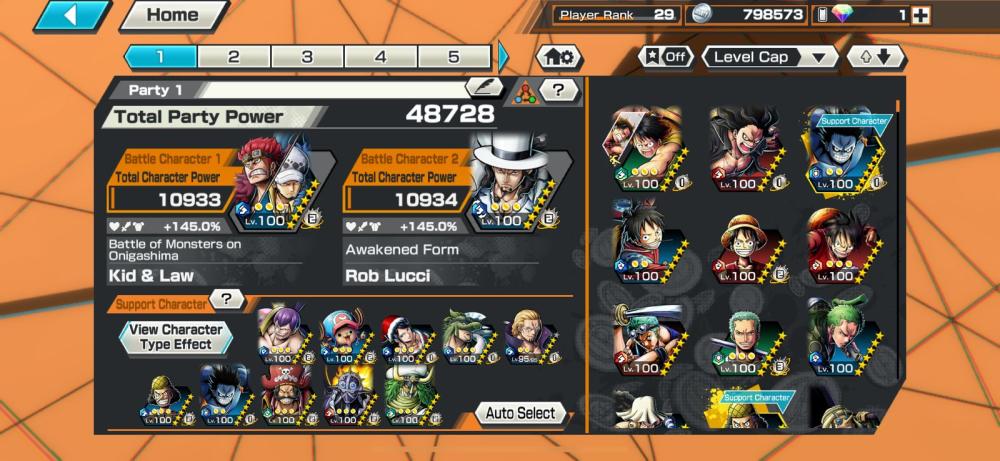View Character Type Effect
1000x461 pixels.
[176, 337]
